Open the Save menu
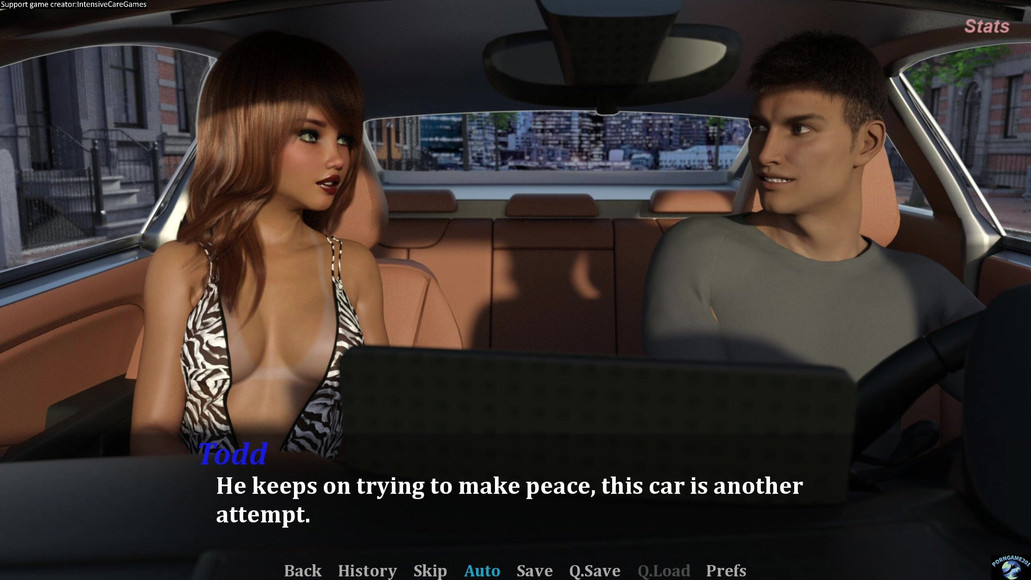Screen dimensions: 1031x580 pos(534,570)
